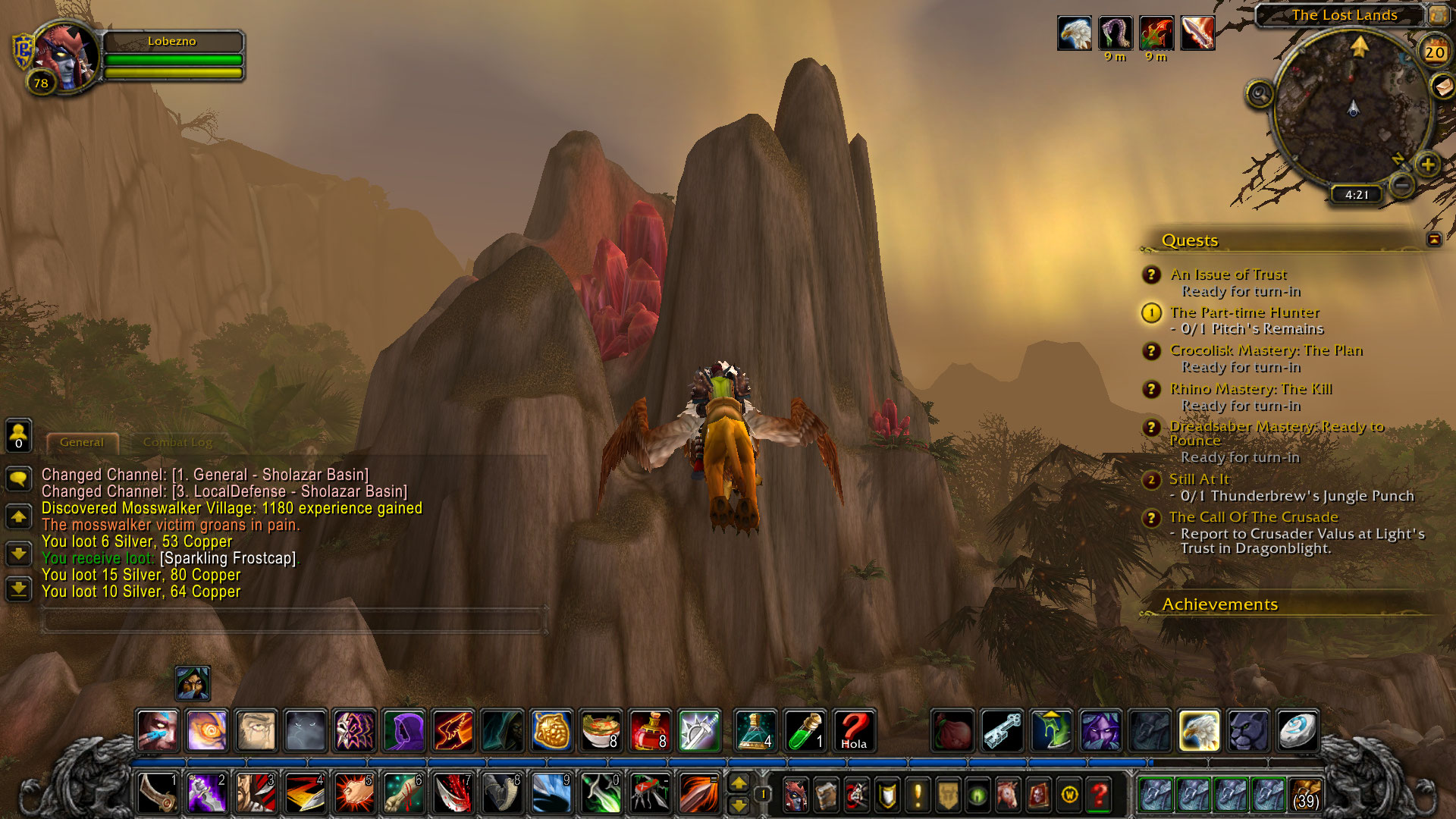Activate the skeleton key ability slot

click(1002, 731)
